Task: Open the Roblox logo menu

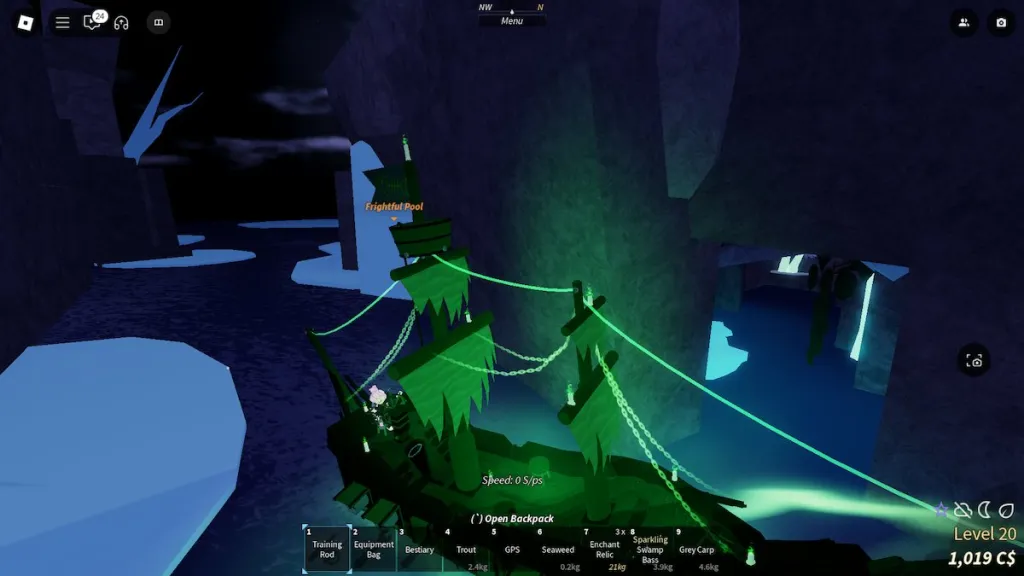Action: pyautogui.click(x=26, y=22)
